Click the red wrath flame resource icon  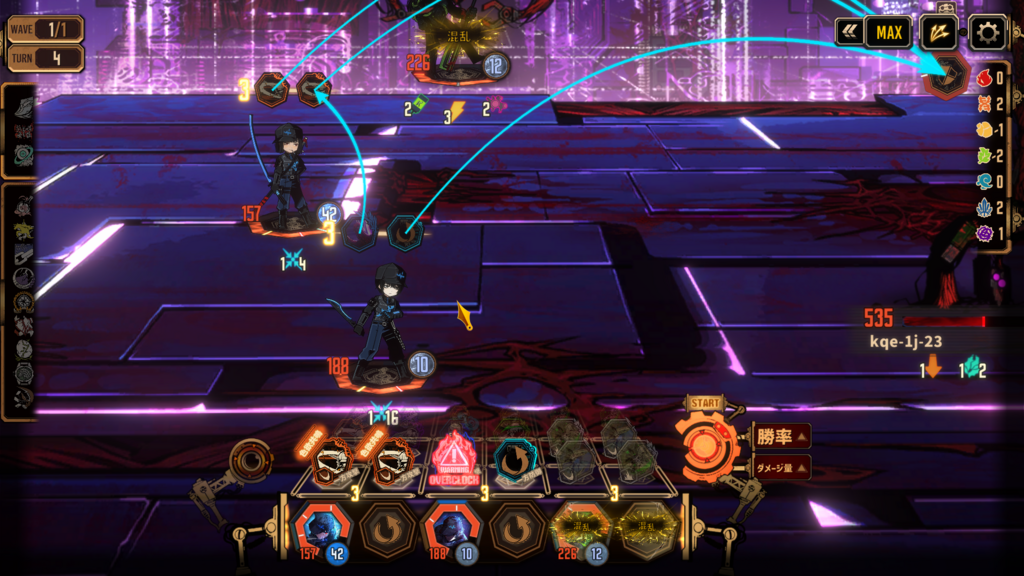pos(983,78)
